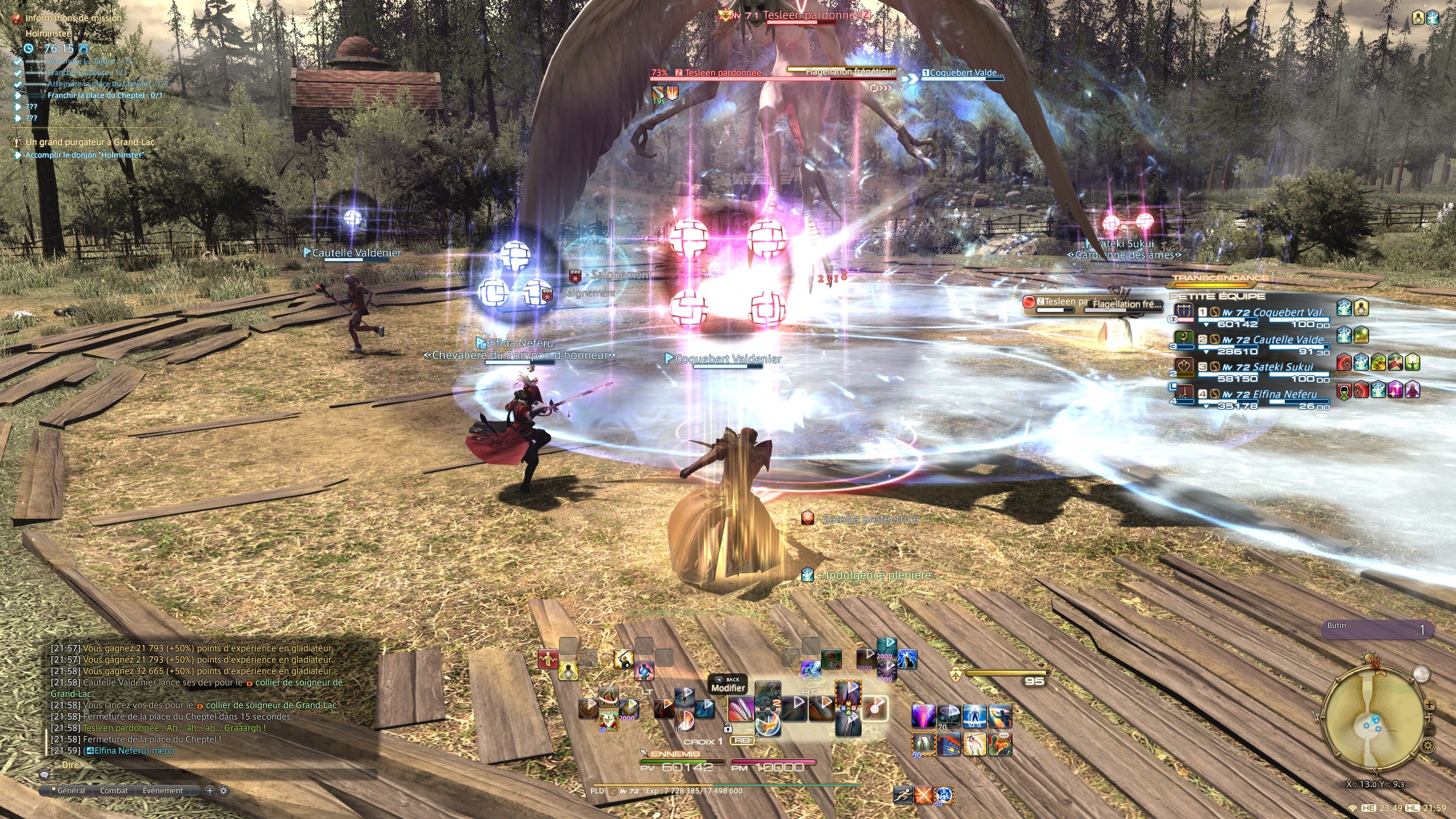Viewport: 1456px width, 819px height.
Task: Toggle the hotbar padlock lock
Action: click(727, 727)
